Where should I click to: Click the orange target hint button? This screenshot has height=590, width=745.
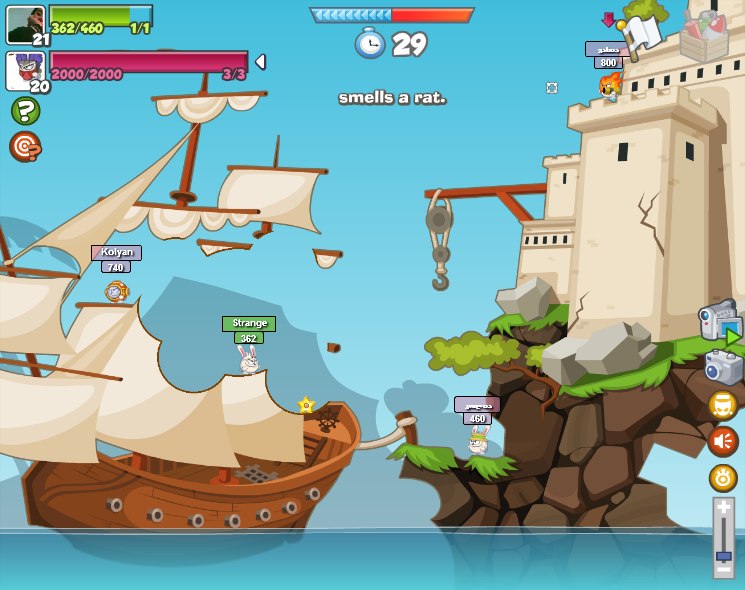[x=25, y=146]
